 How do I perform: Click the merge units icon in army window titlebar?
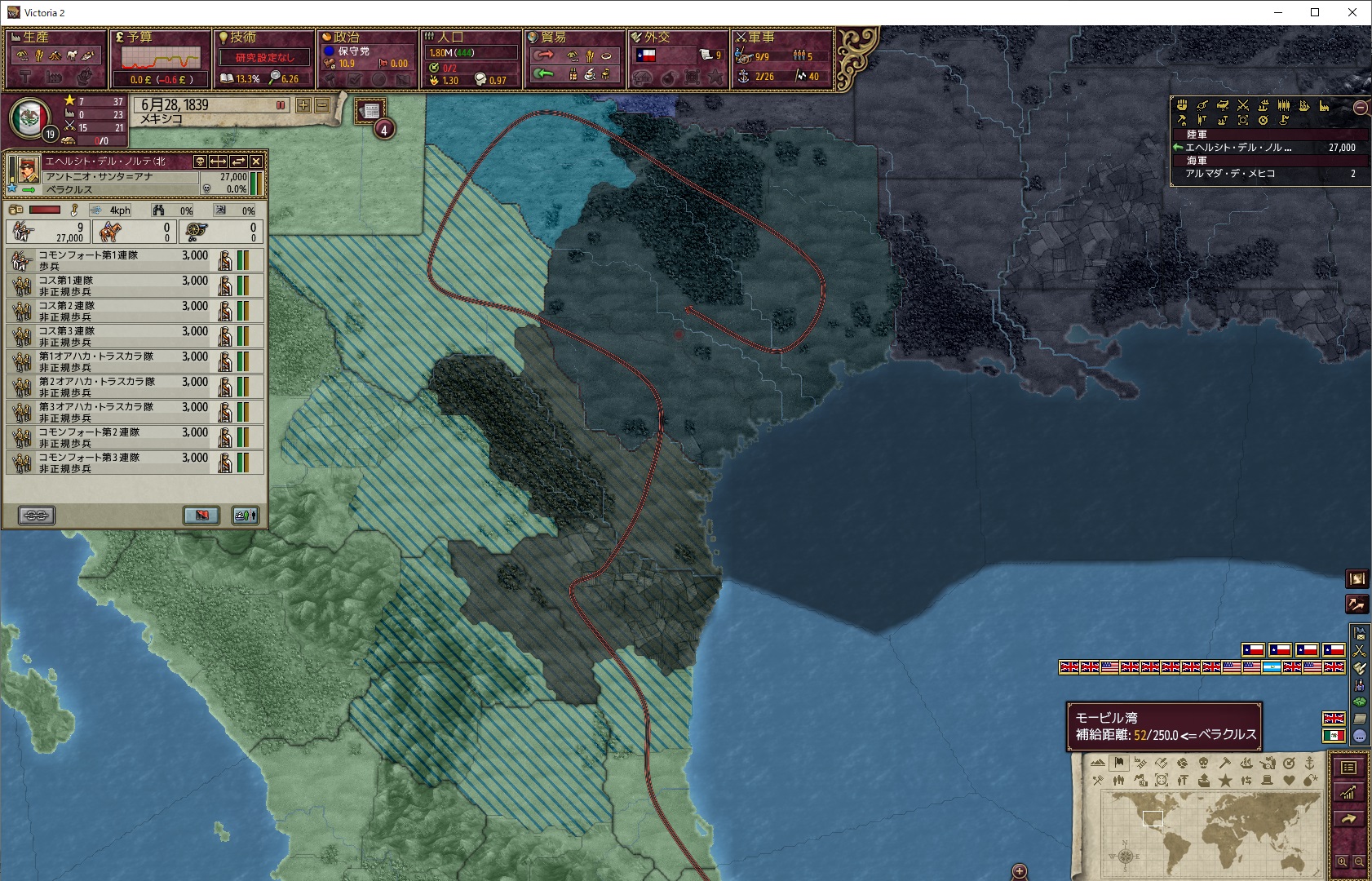point(238,162)
